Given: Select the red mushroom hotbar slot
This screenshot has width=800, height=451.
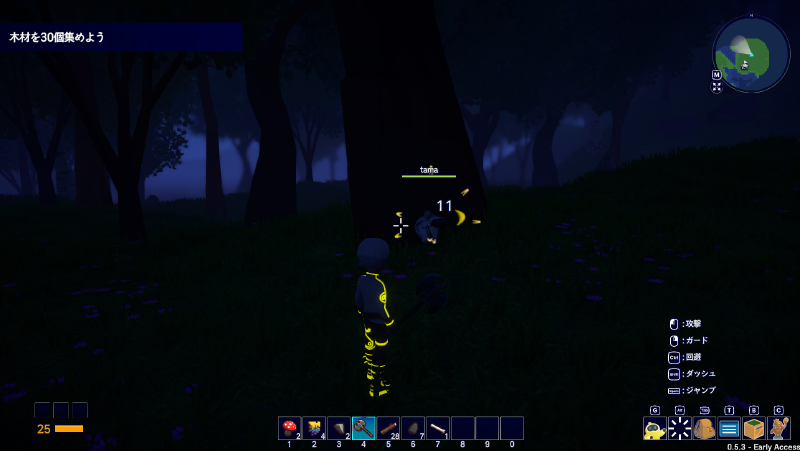Looking at the screenshot, I should pos(289,428).
